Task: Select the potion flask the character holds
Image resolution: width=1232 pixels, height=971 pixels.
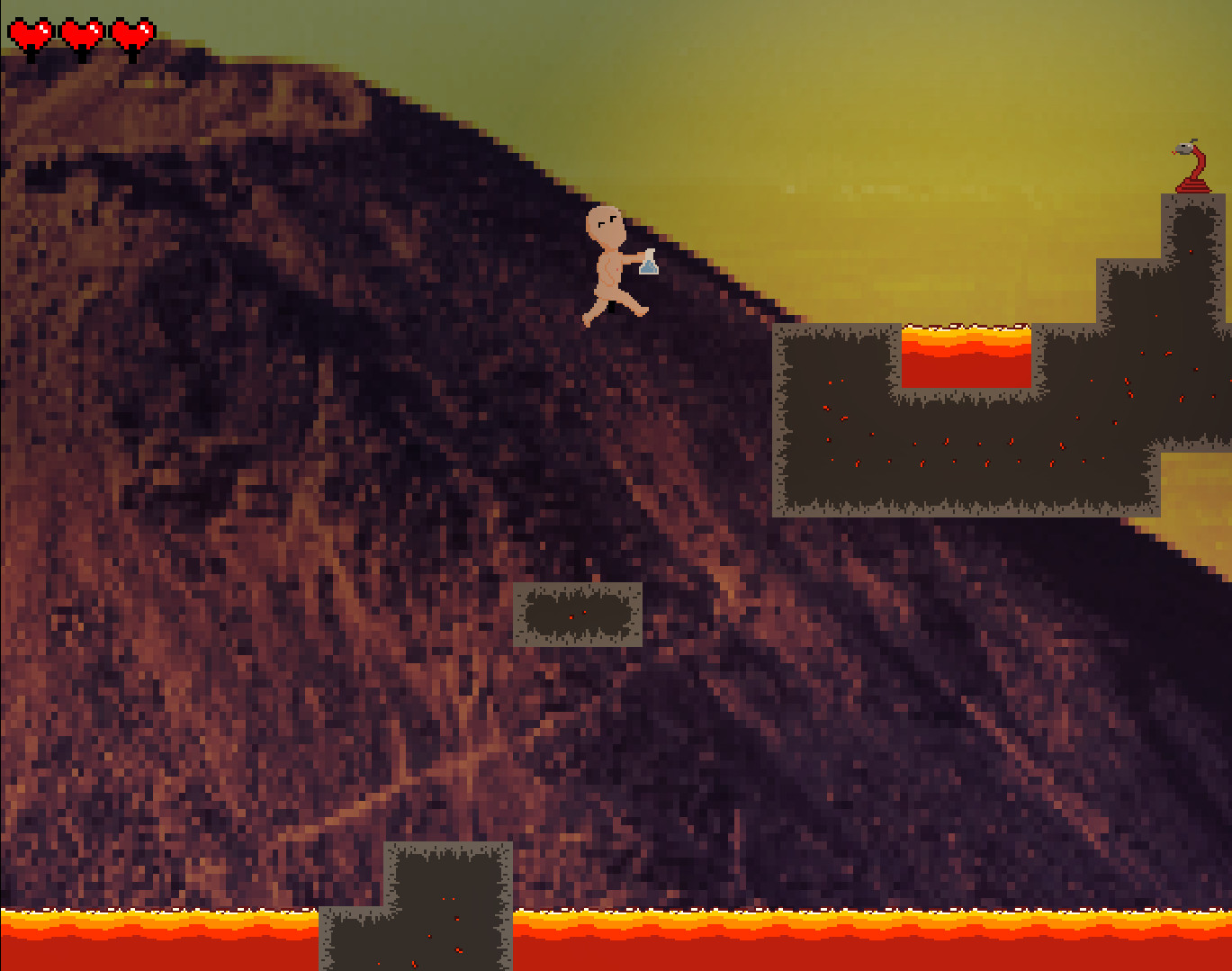Action: (x=647, y=265)
